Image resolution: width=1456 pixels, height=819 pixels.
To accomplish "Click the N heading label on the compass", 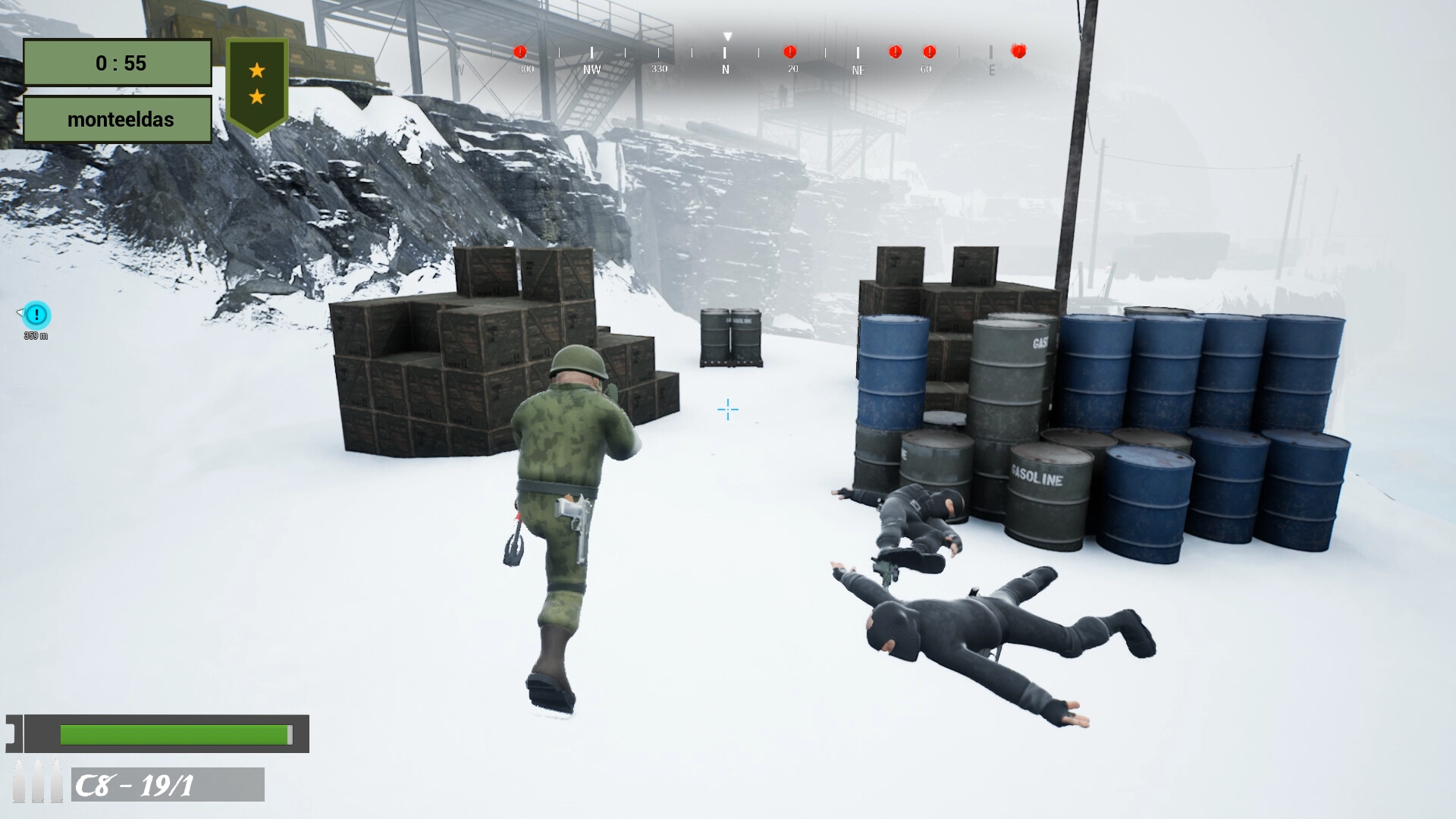I will 726,70.
